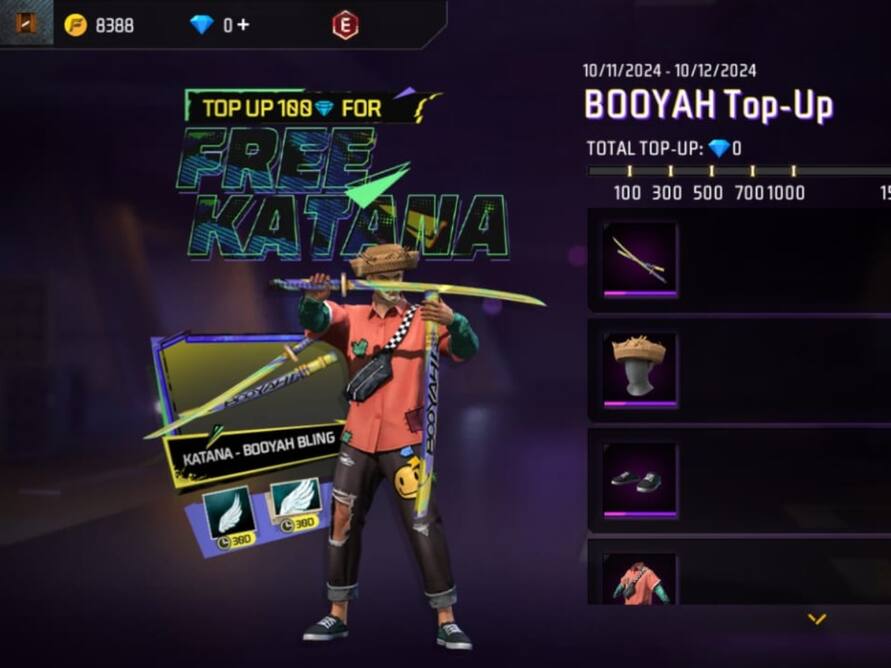891x668 pixels.
Task: Select the katana reward thumbnail
Action: [640, 259]
